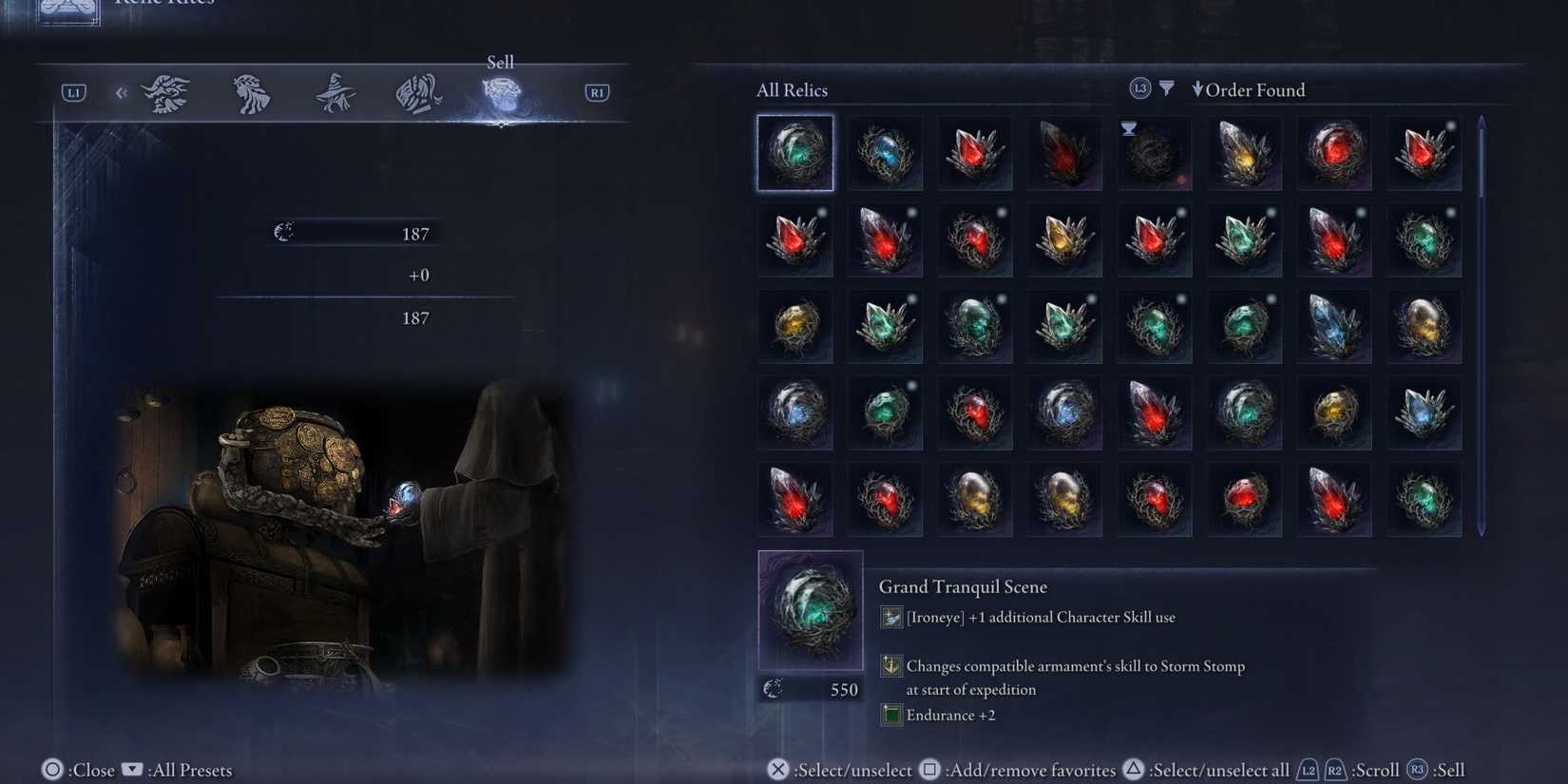Toggle the hourglass-marked dark relic in top row
This screenshot has height=784, width=1568.
(1154, 152)
